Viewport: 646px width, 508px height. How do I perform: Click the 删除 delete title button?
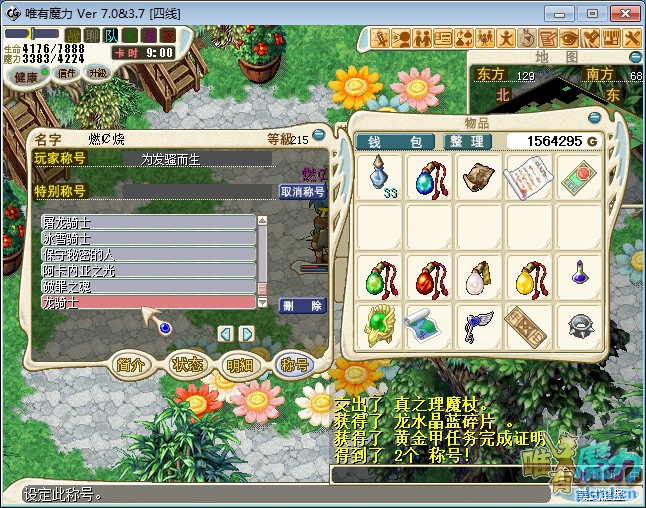pos(301,306)
